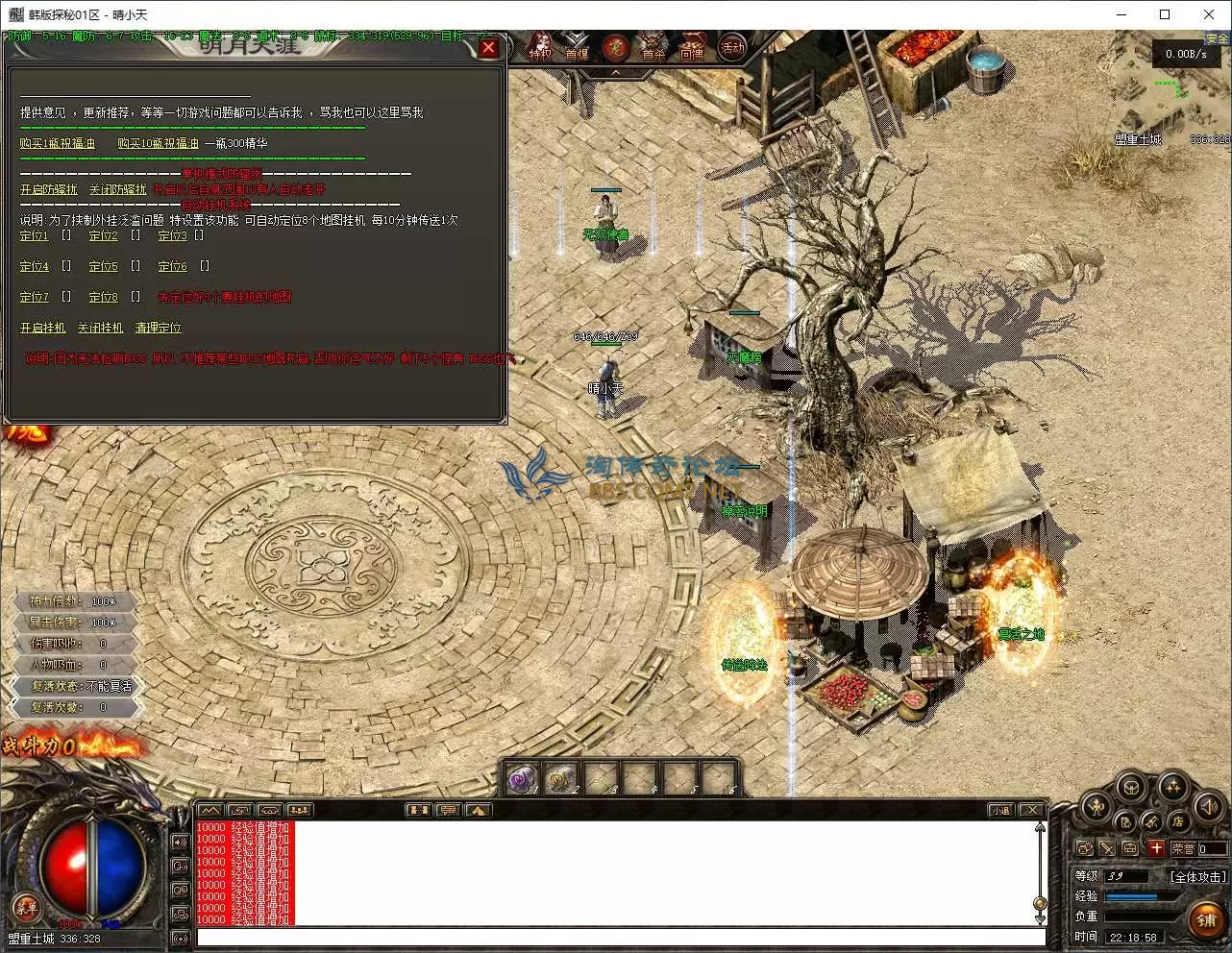Close the 明月天涯 dialog panel
This screenshot has height=953, width=1232.
pyautogui.click(x=488, y=47)
